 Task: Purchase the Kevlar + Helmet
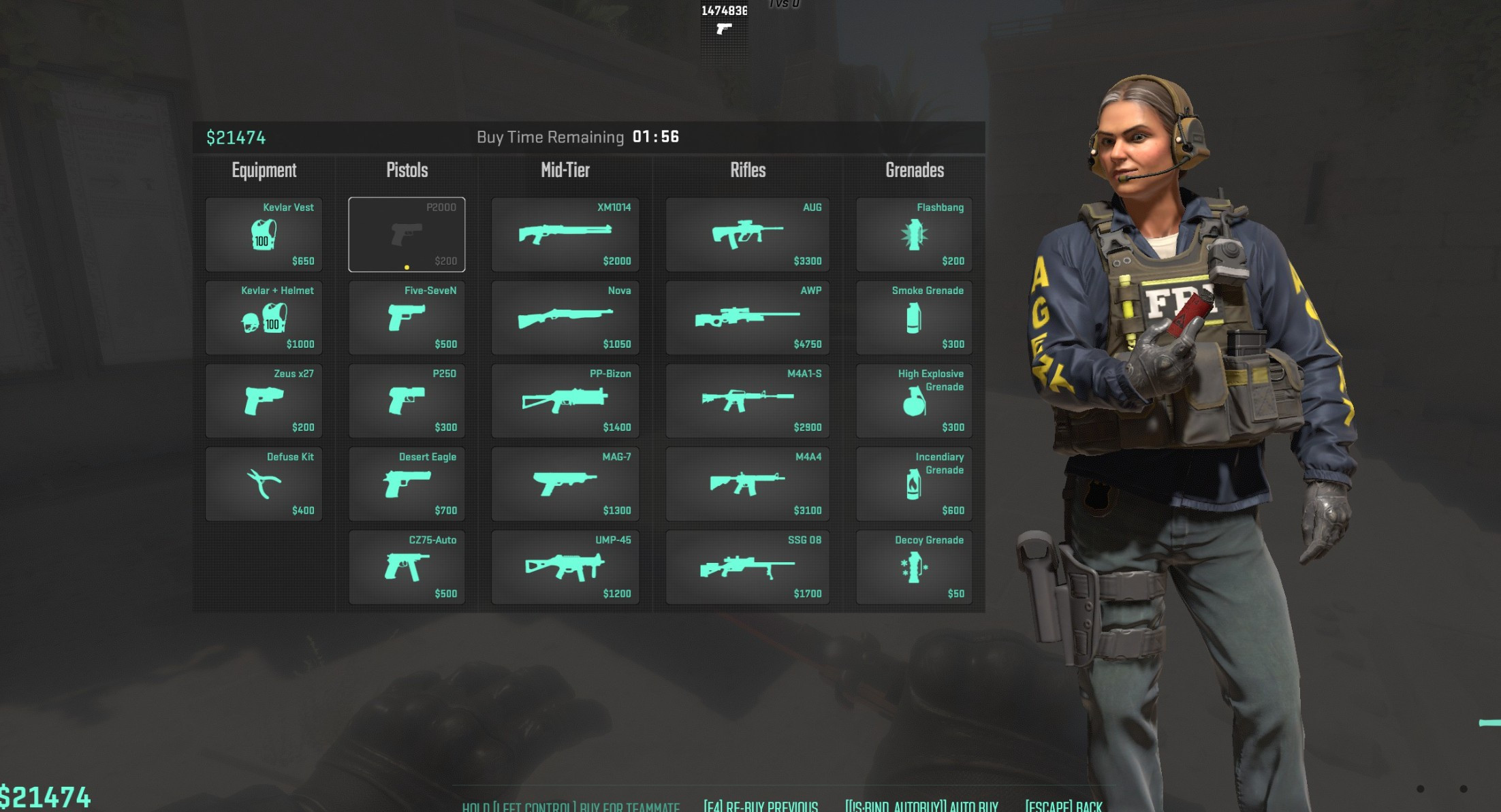click(x=263, y=318)
